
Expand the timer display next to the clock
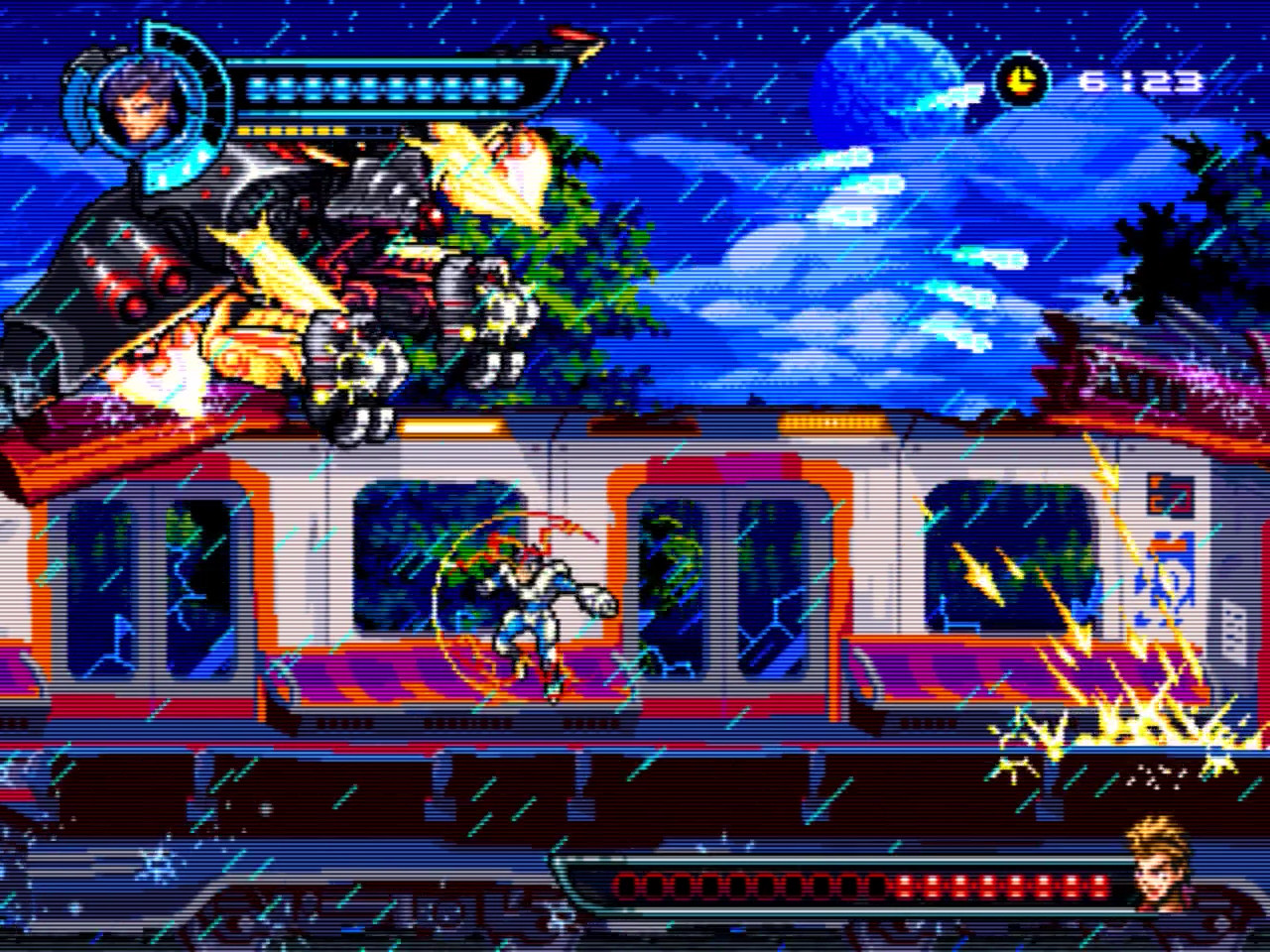1141,79
